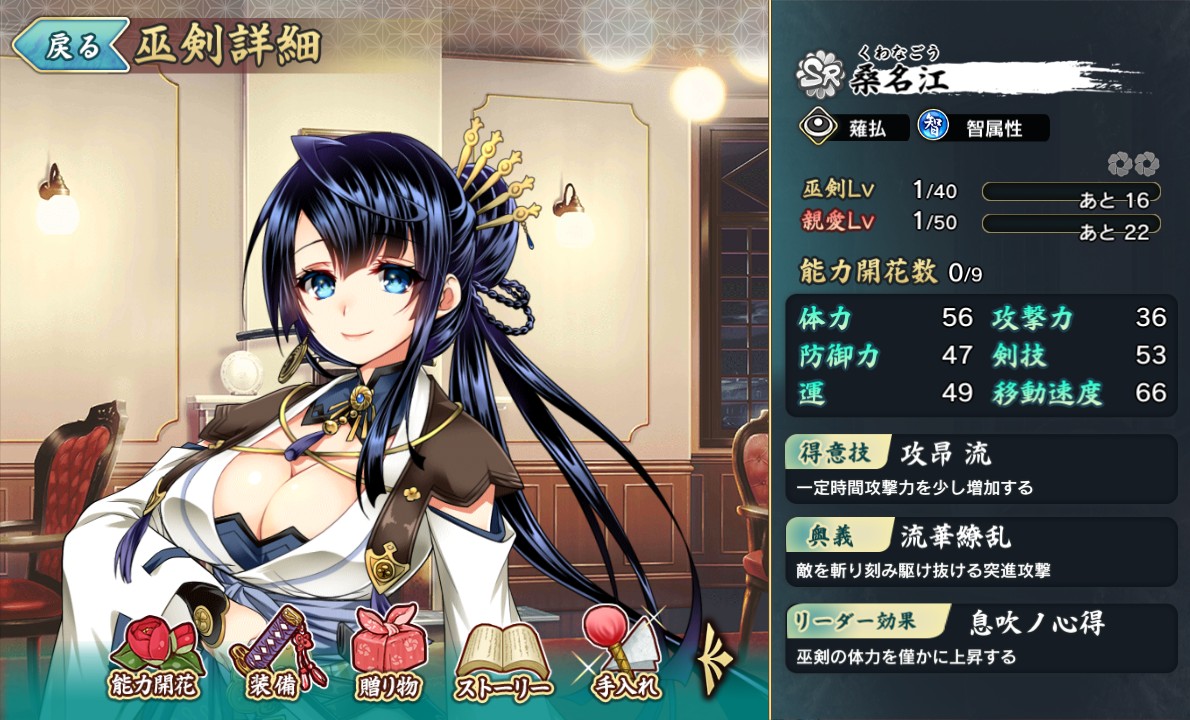Open the 贈り物 gift menu
1190x720 pixels.
(x=386, y=655)
